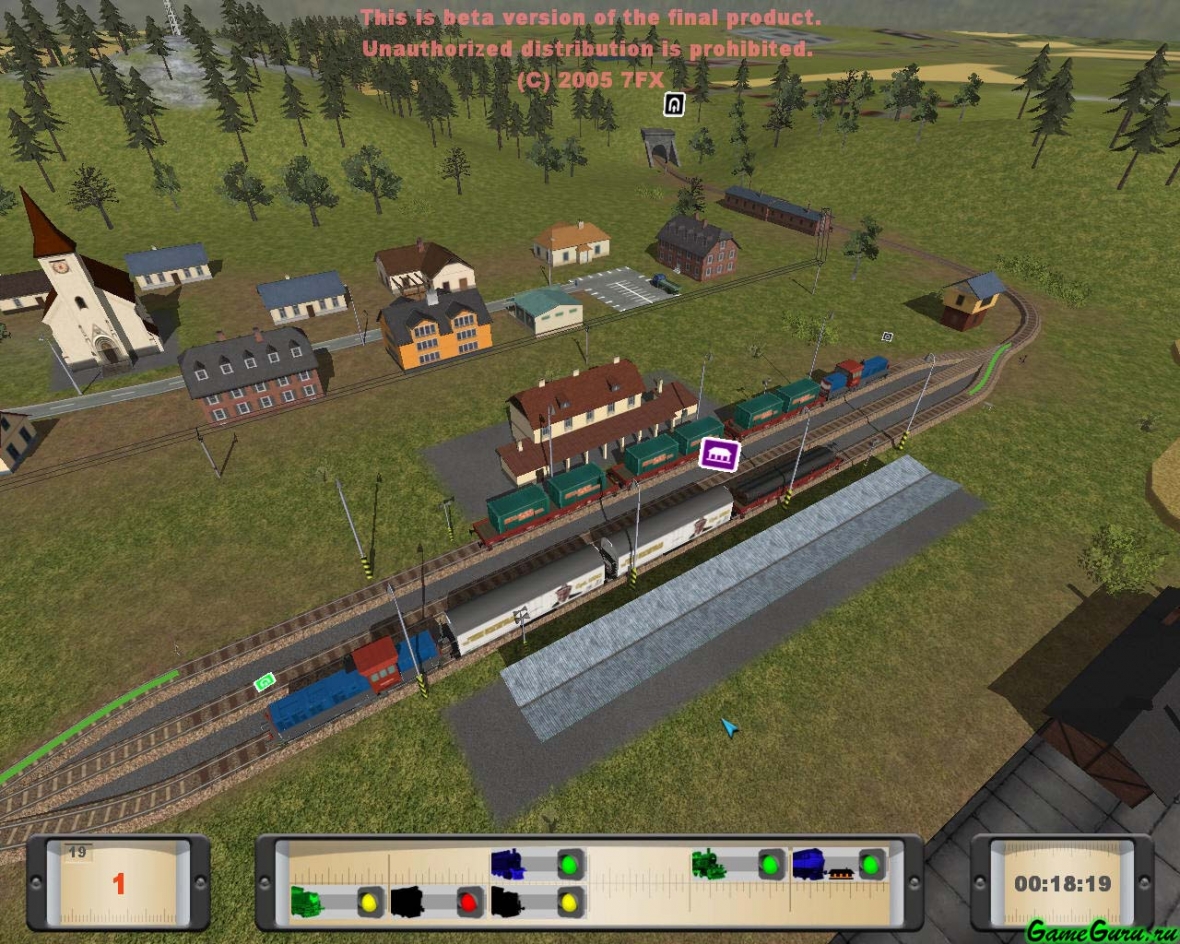Toggle the red signal light in the schedule

point(469,902)
